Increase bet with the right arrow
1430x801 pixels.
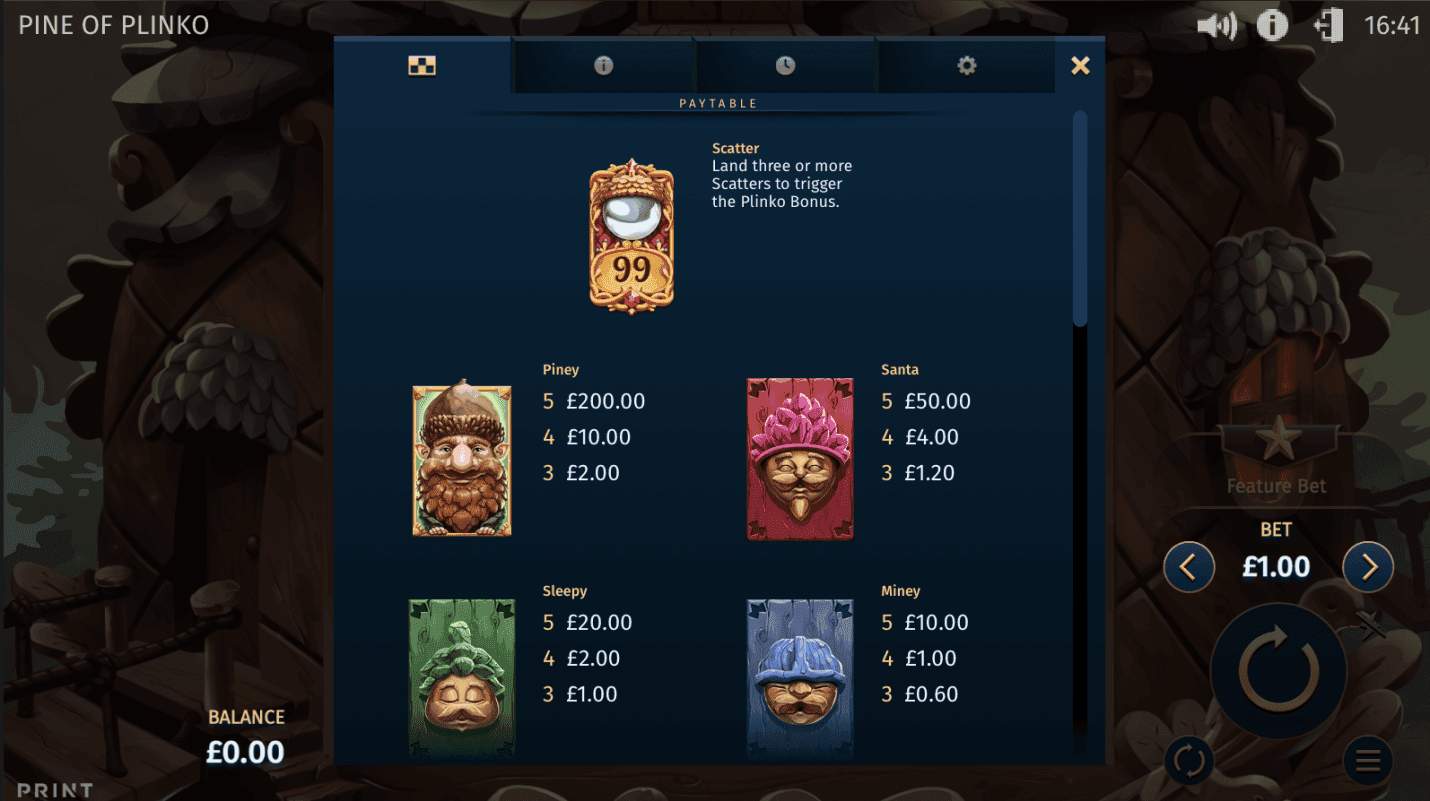pos(1367,566)
